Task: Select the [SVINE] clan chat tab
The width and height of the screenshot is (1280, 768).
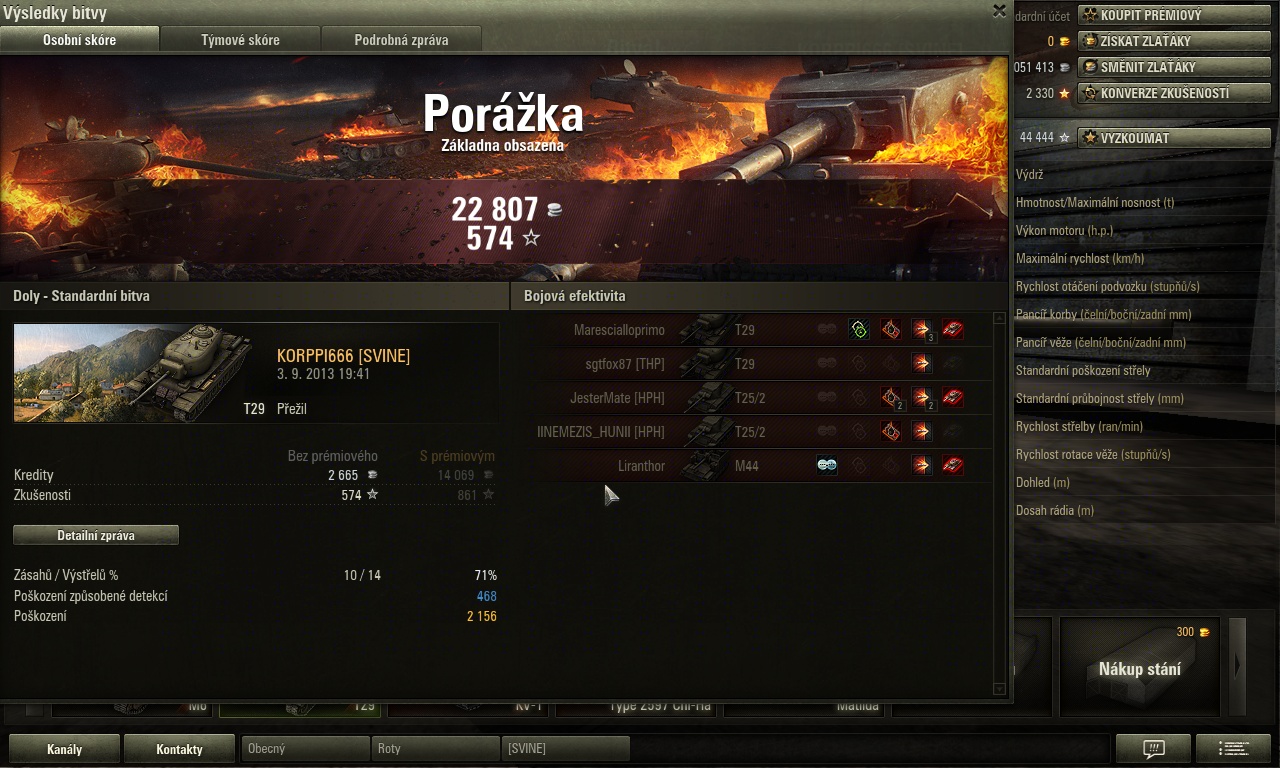Action: coord(565,748)
